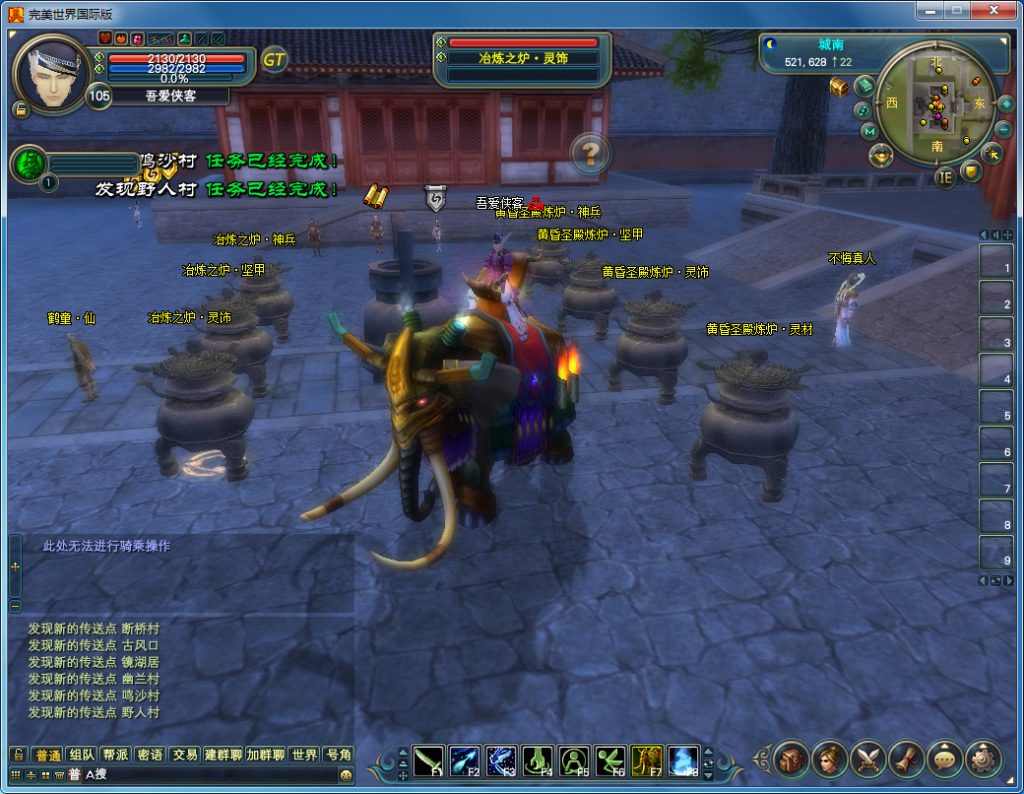Switch to the 组队 chat tab
The height and width of the screenshot is (794, 1024).
[x=82, y=755]
